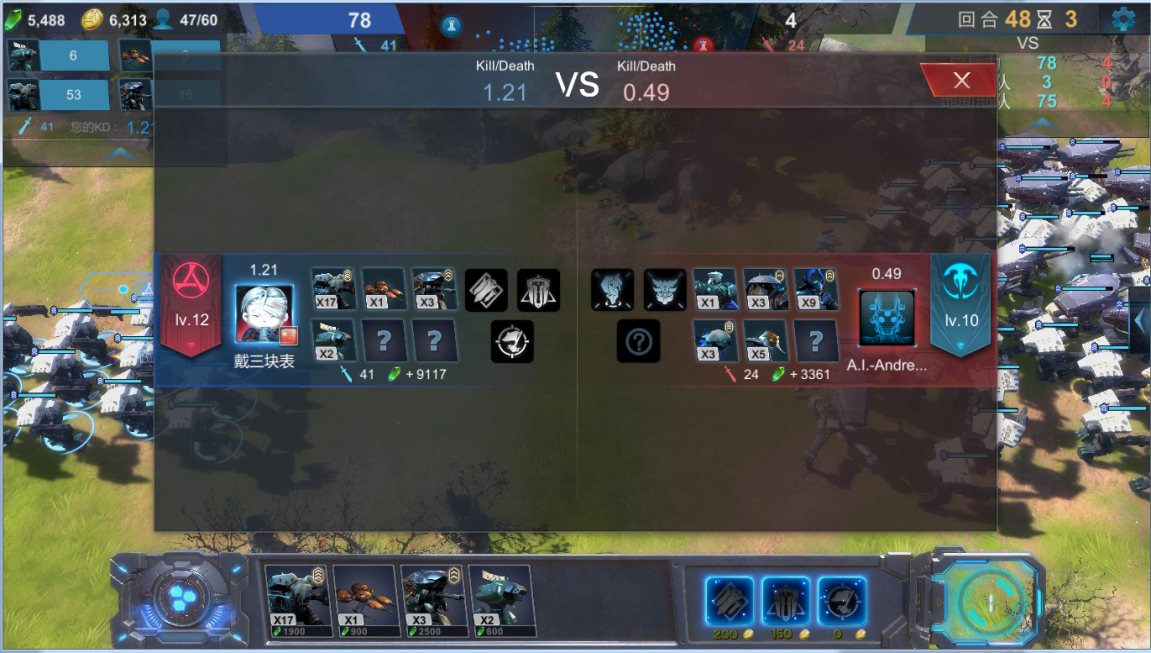1151x653 pixels.
Task: Click the X17 unit in the VS panel
Action: coord(333,289)
